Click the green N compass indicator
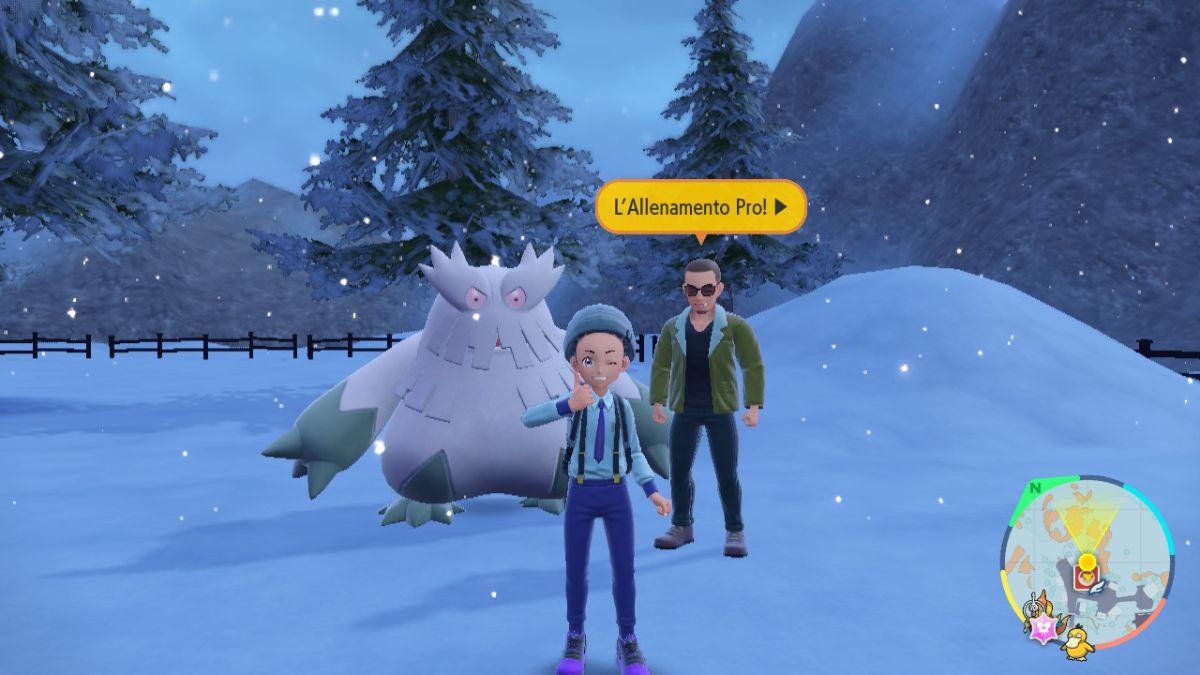 1036,488
